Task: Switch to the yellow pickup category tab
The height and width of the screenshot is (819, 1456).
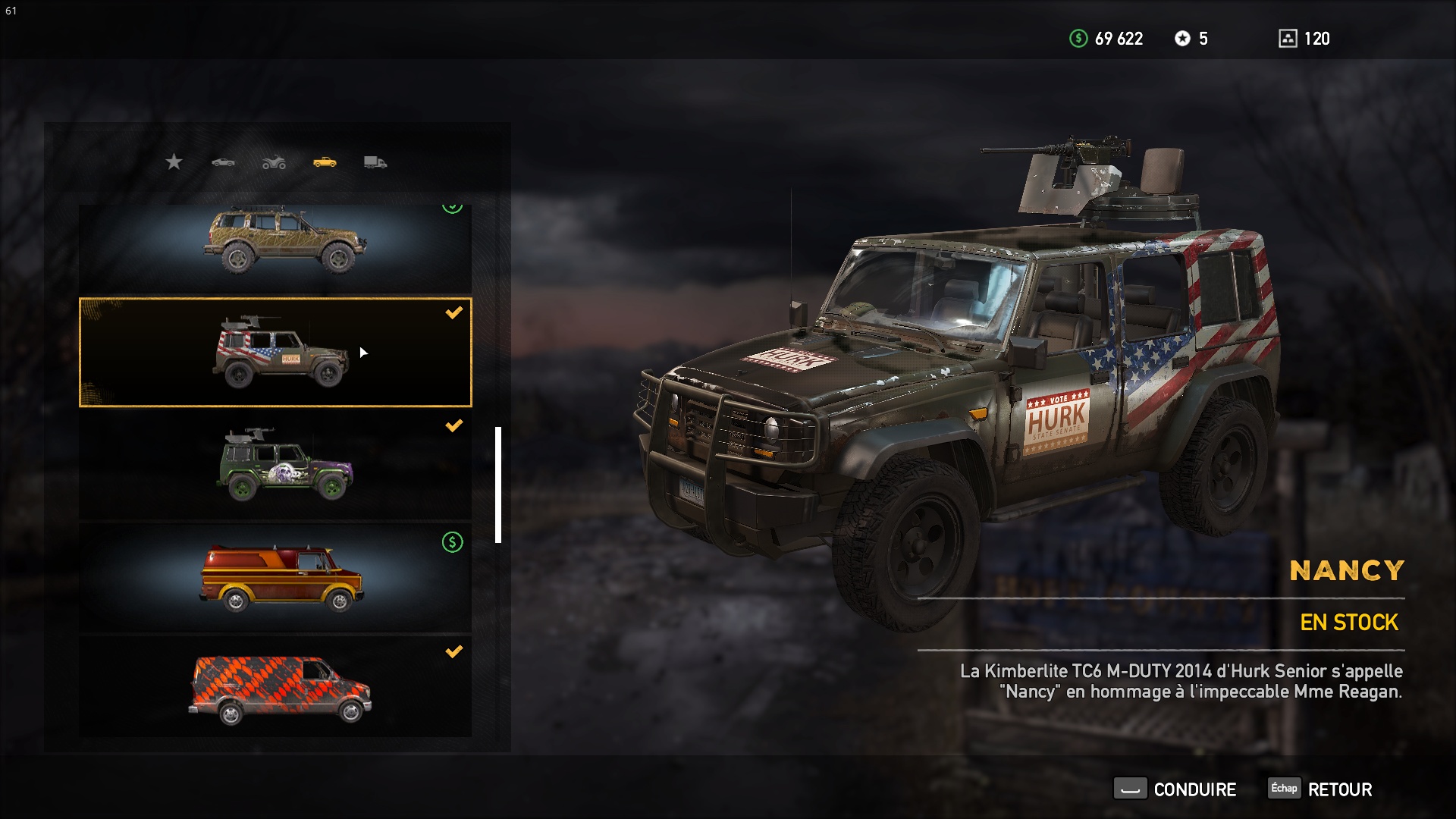Action: (x=325, y=162)
